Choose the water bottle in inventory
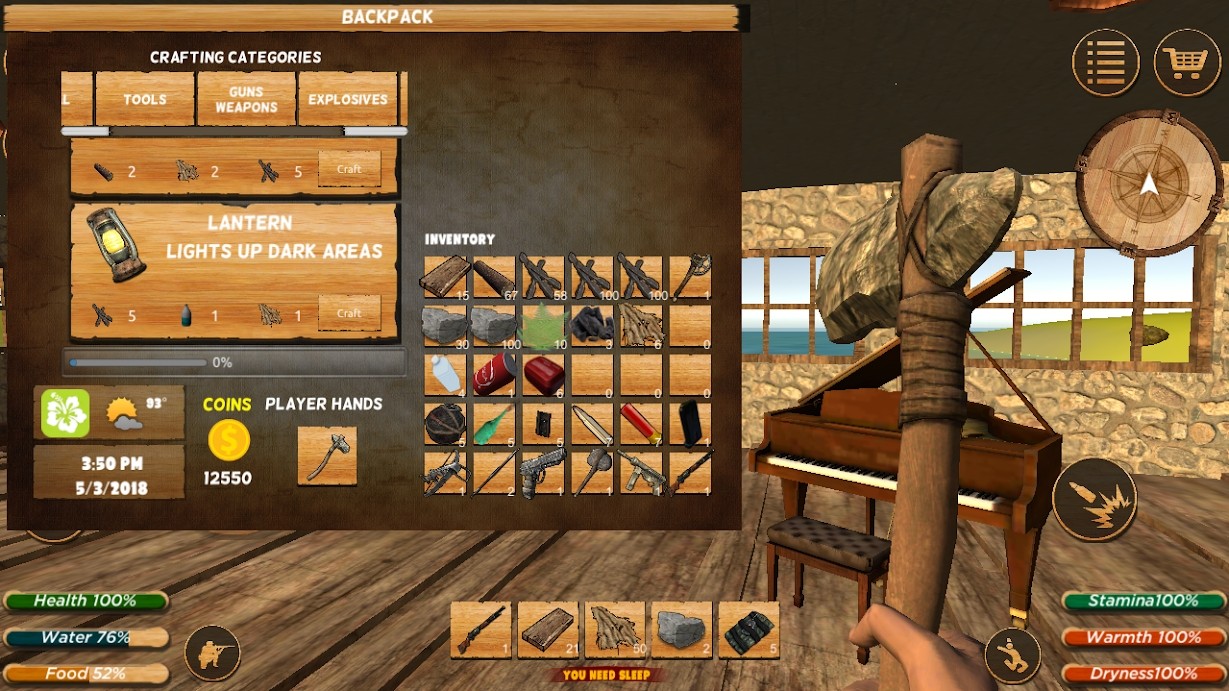Screen dimensions: 1229x691 (446, 374)
